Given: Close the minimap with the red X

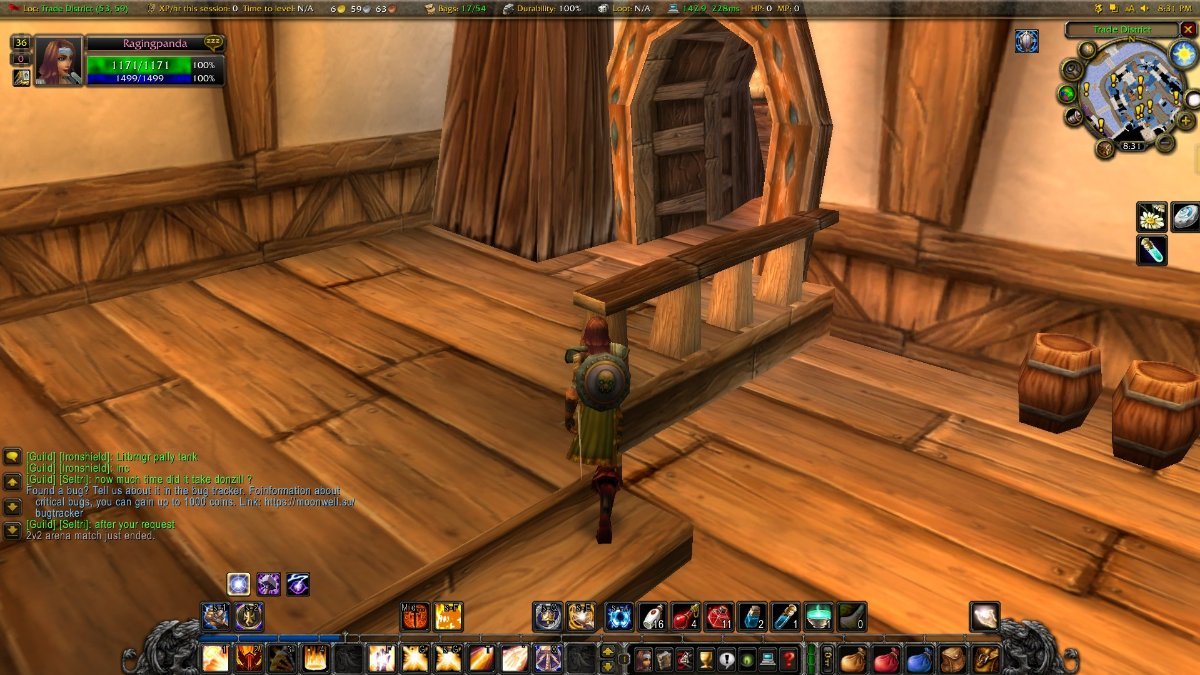Looking at the screenshot, I should pos(1188,30).
